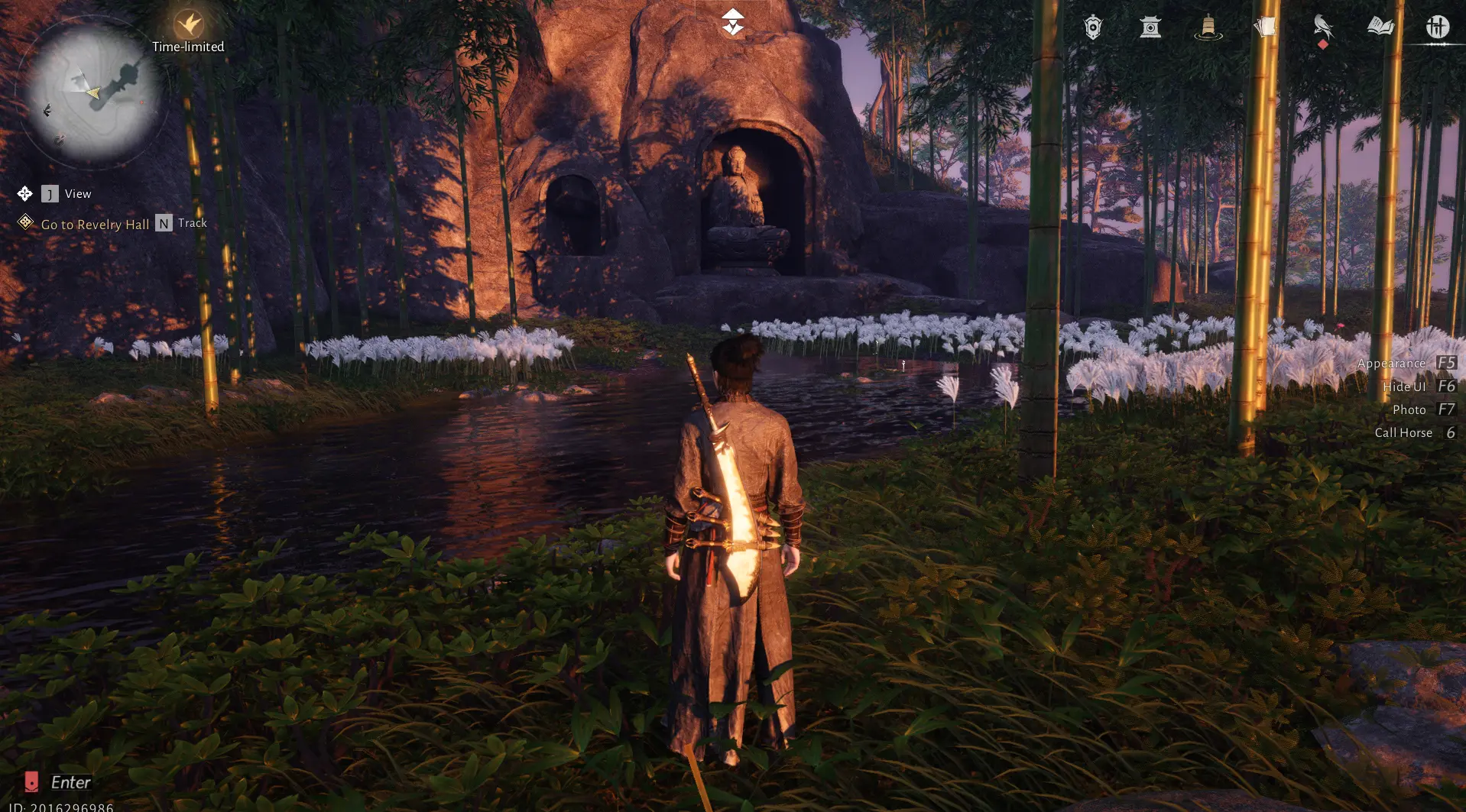Open the shield emblem menu icon

click(1093, 27)
